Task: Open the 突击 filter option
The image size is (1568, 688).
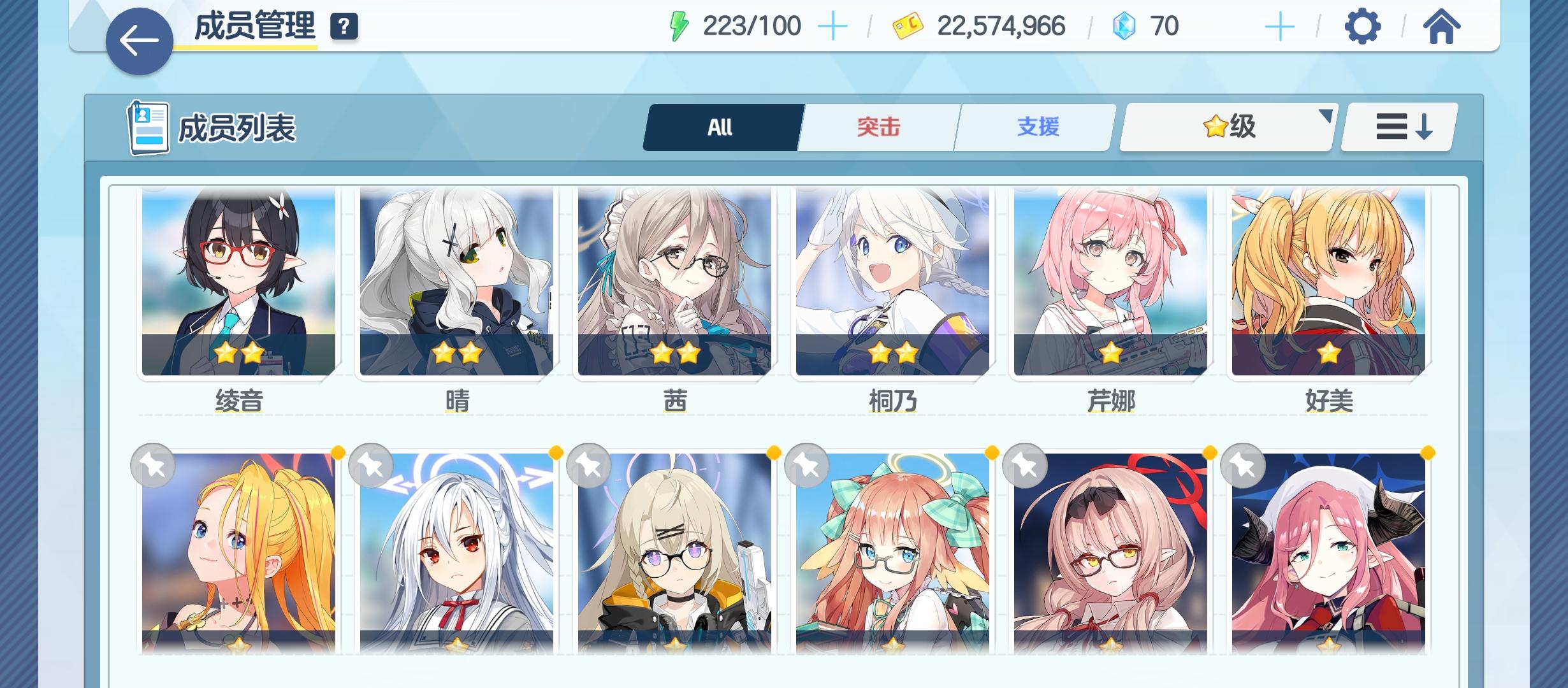Action: (x=877, y=127)
